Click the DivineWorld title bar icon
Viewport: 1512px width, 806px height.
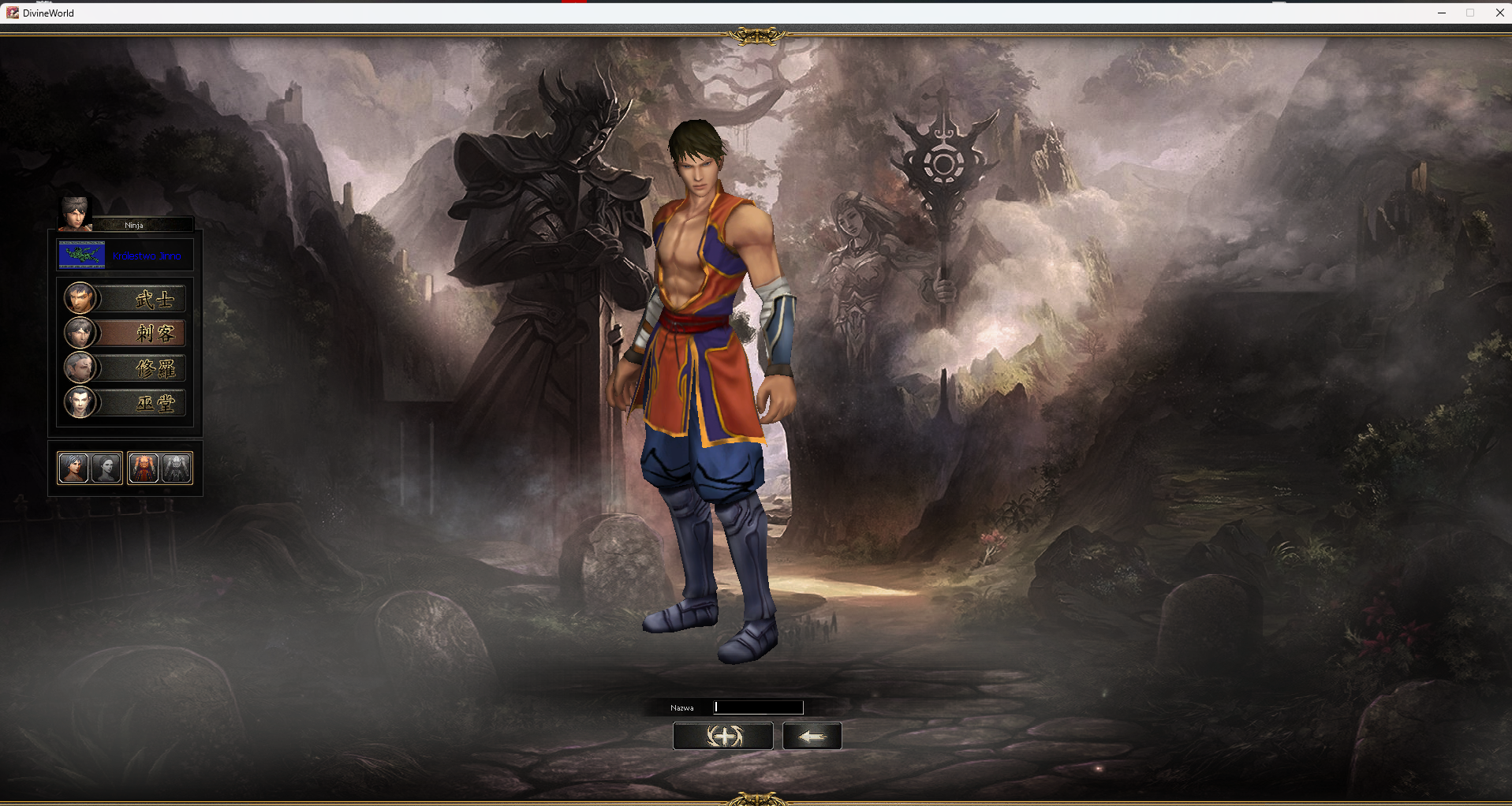[11, 13]
